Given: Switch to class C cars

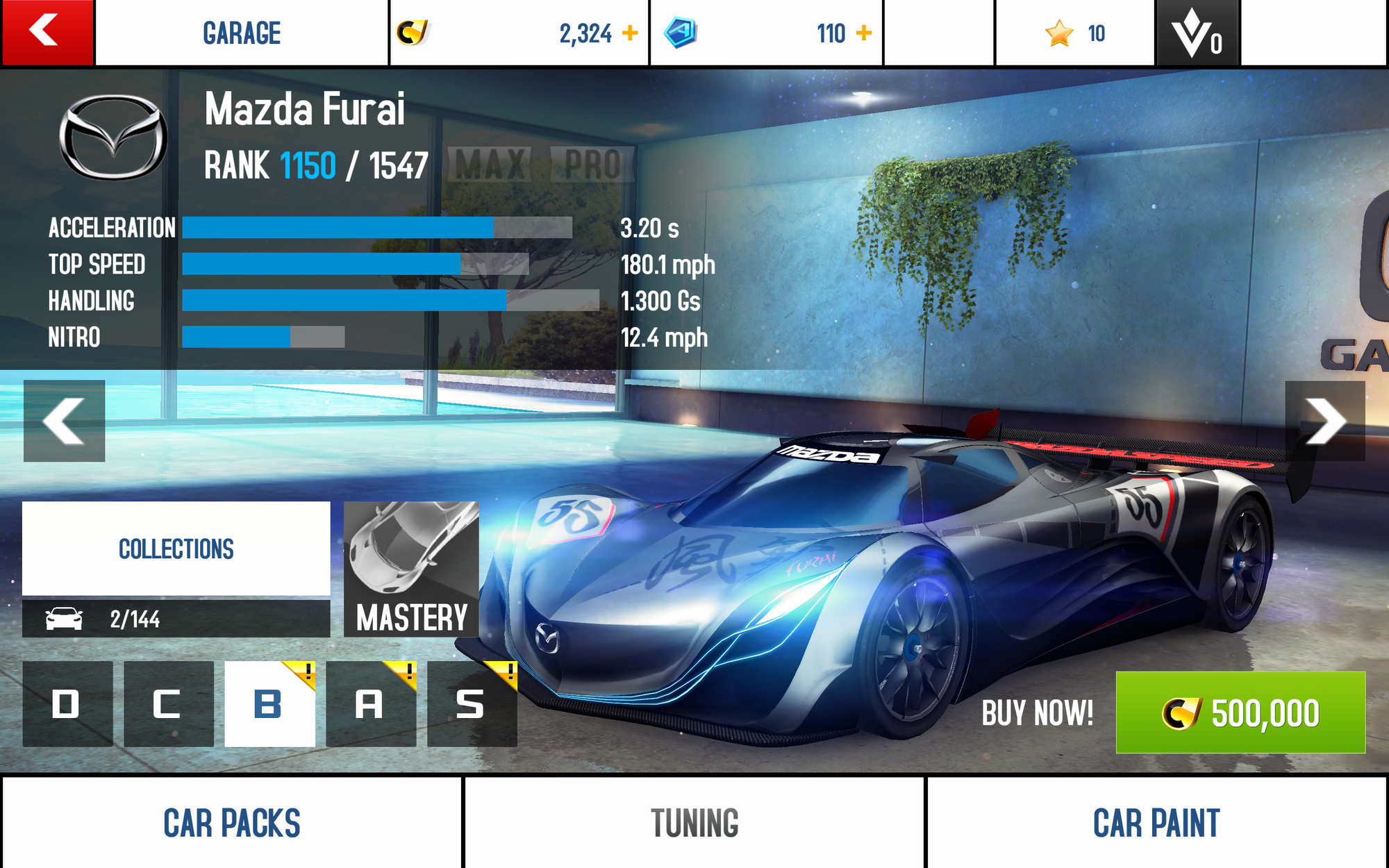Looking at the screenshot, I should 168,704.
